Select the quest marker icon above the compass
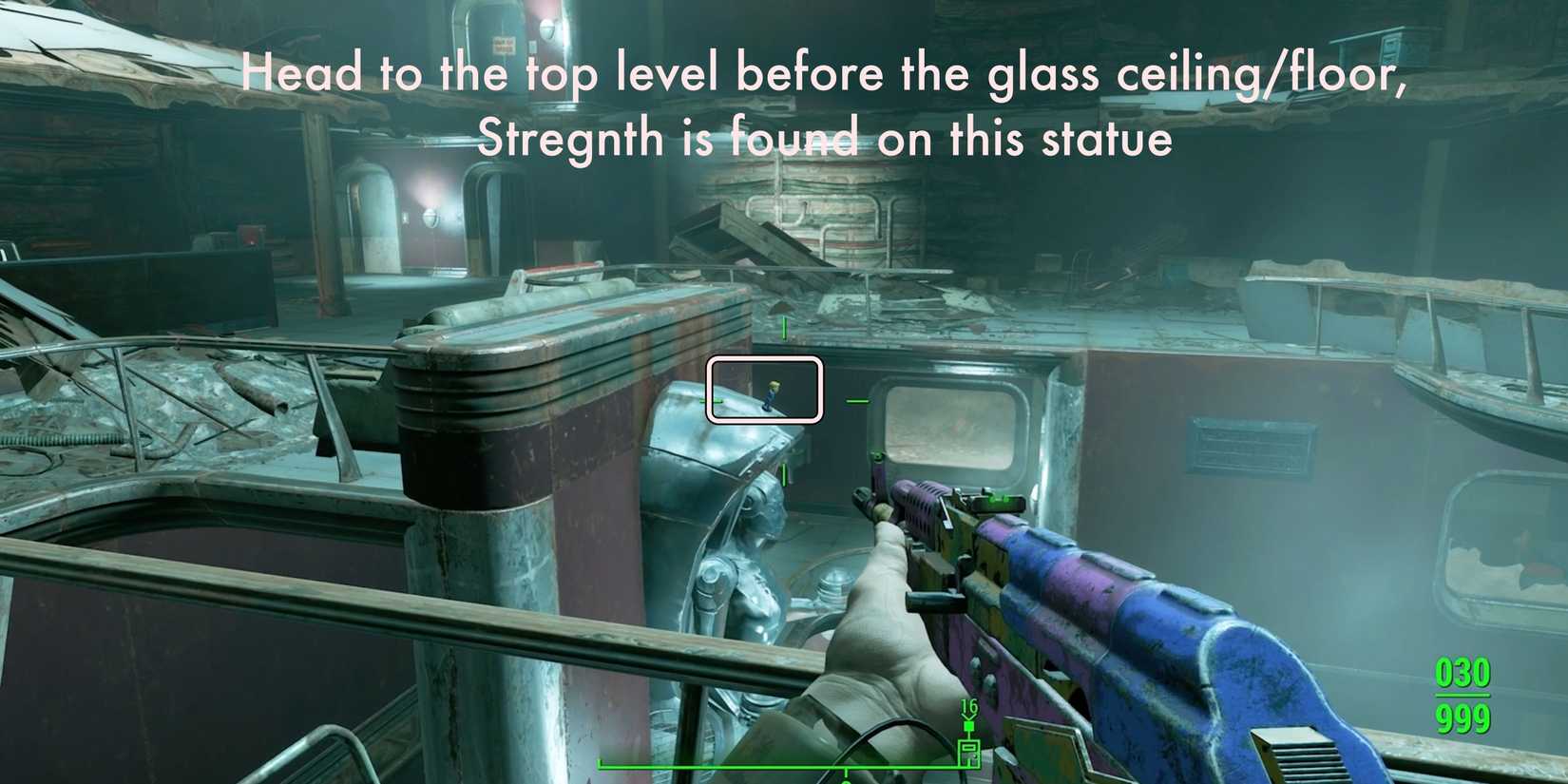1568x784 pixels. tap(968, 725)
